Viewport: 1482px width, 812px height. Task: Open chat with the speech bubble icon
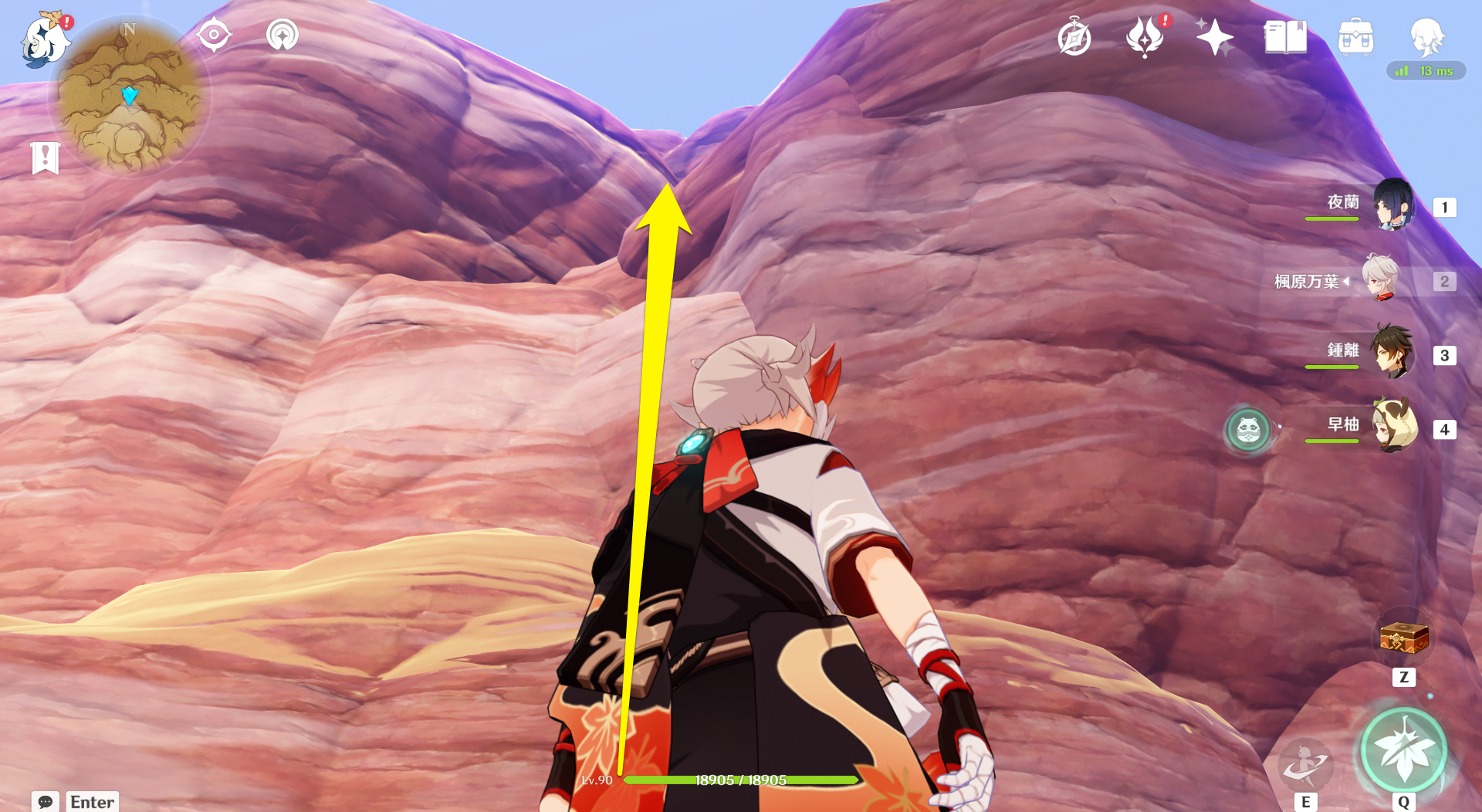[x=46, y=803]
